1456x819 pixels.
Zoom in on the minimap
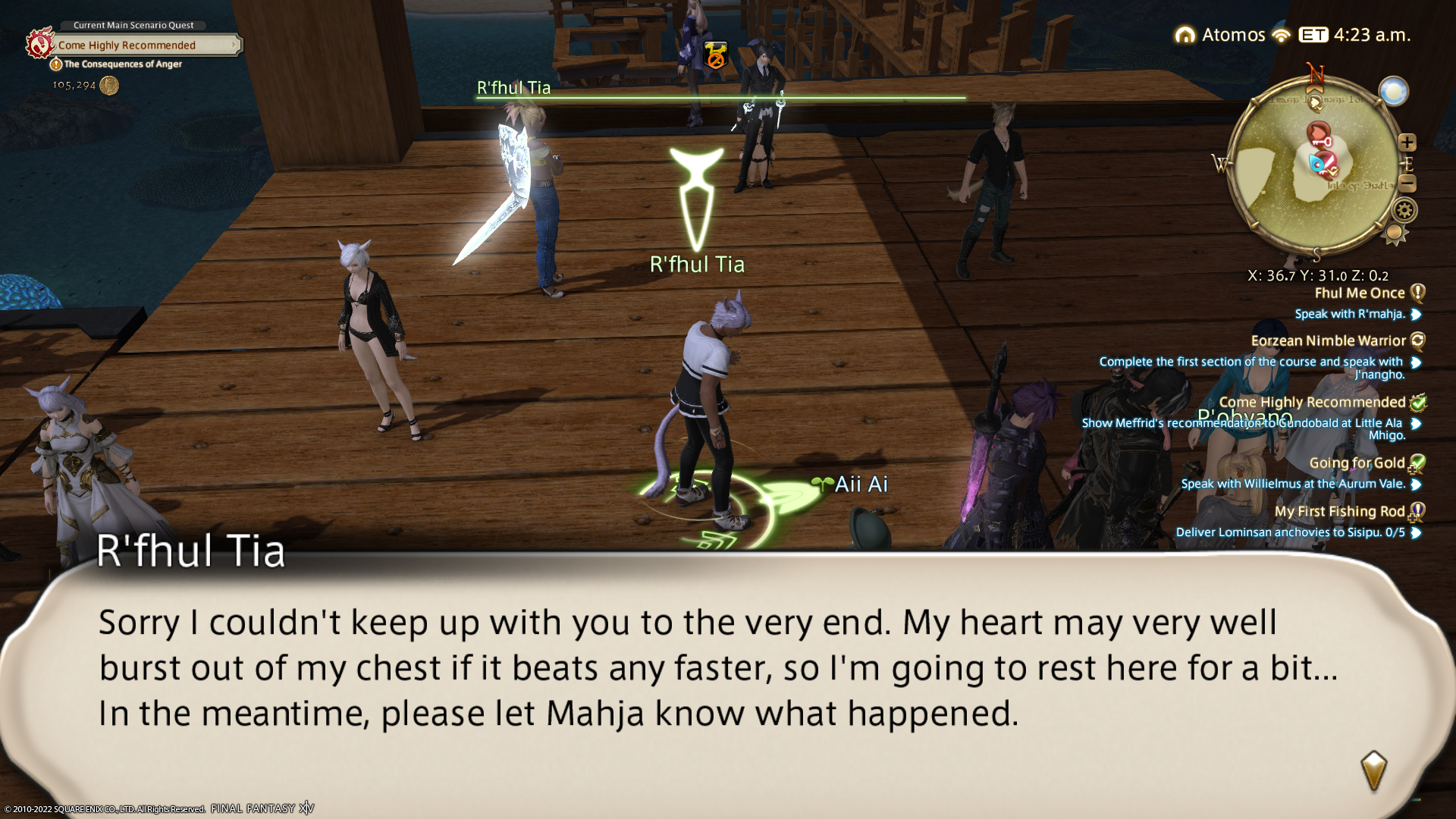click(1407, 143)
